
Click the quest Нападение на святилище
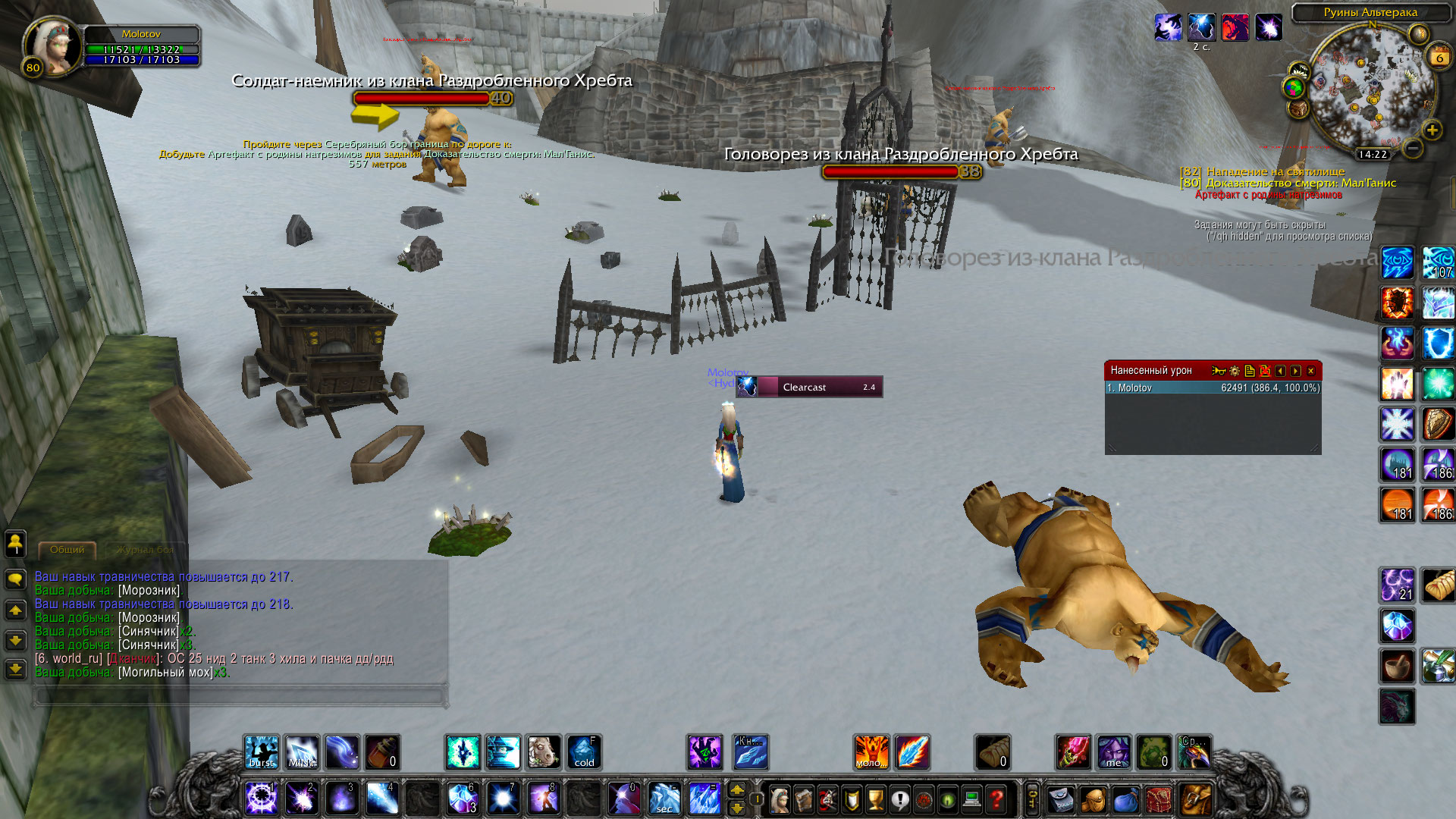click(1275, 171)
